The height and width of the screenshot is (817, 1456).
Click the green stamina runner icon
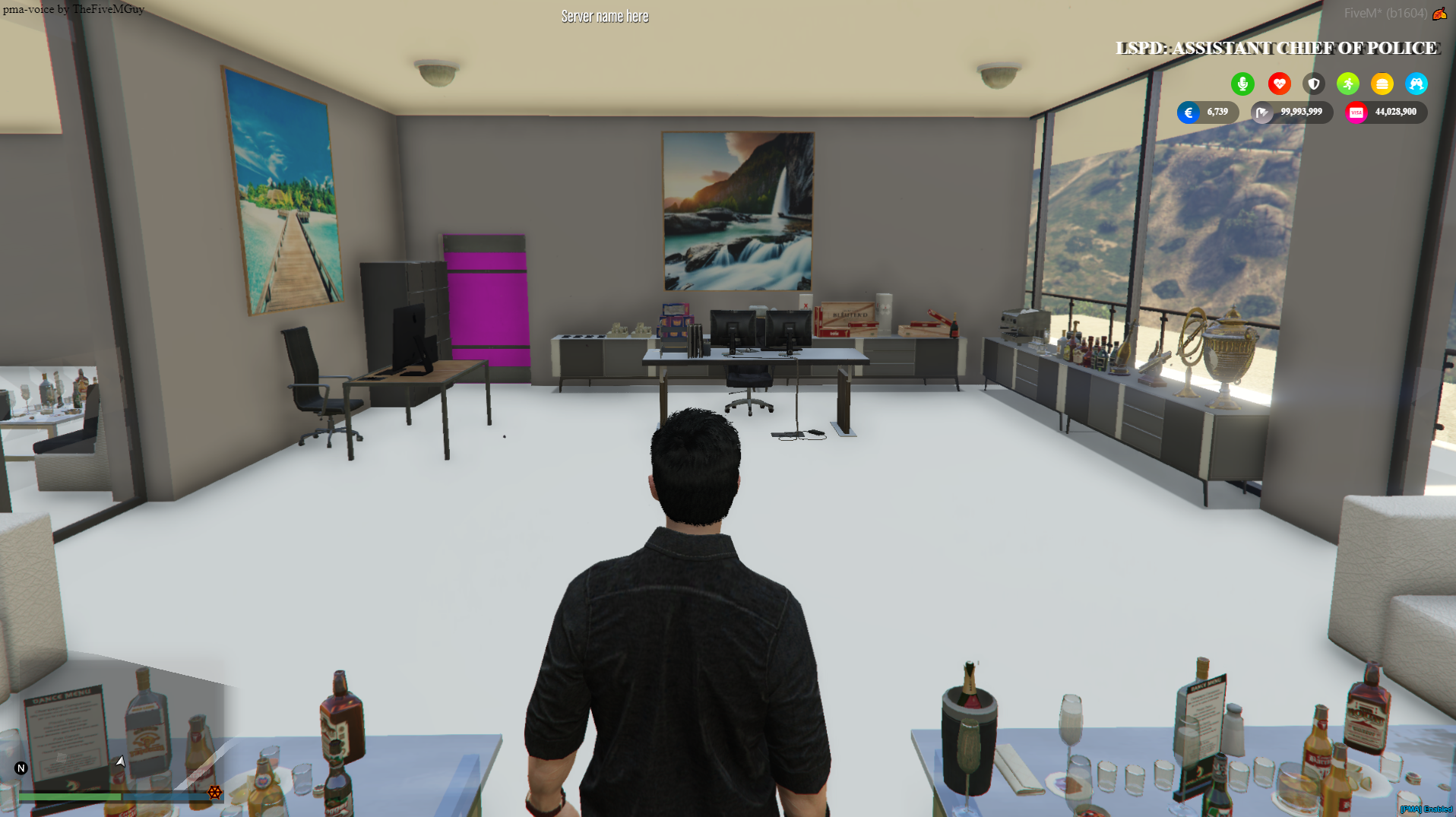click(x=1348, y=84)
